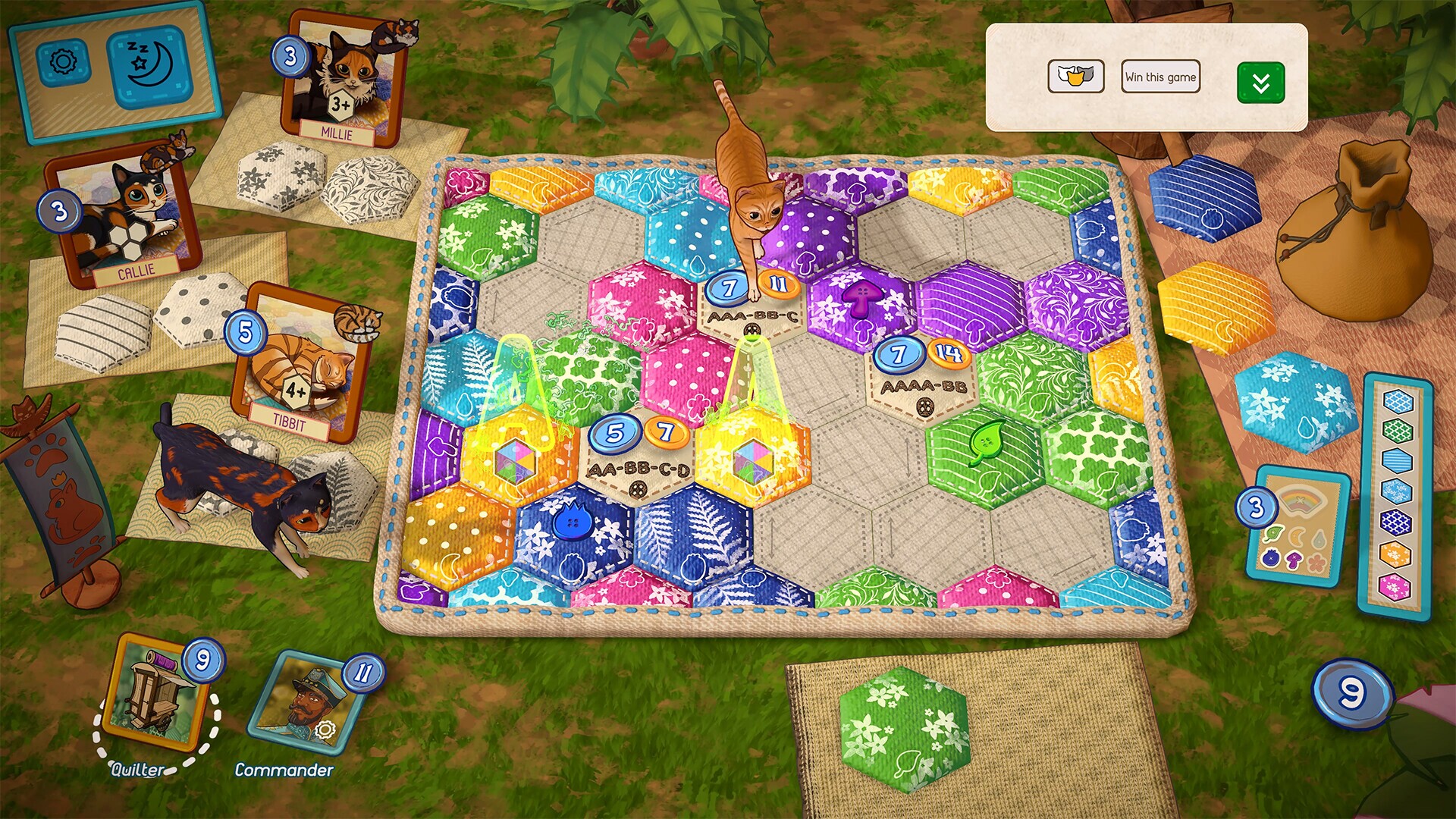Select the rainbow fan icon on the tracker card
The height and width of the screenshot is (819, 1456).
[1299, 502]
